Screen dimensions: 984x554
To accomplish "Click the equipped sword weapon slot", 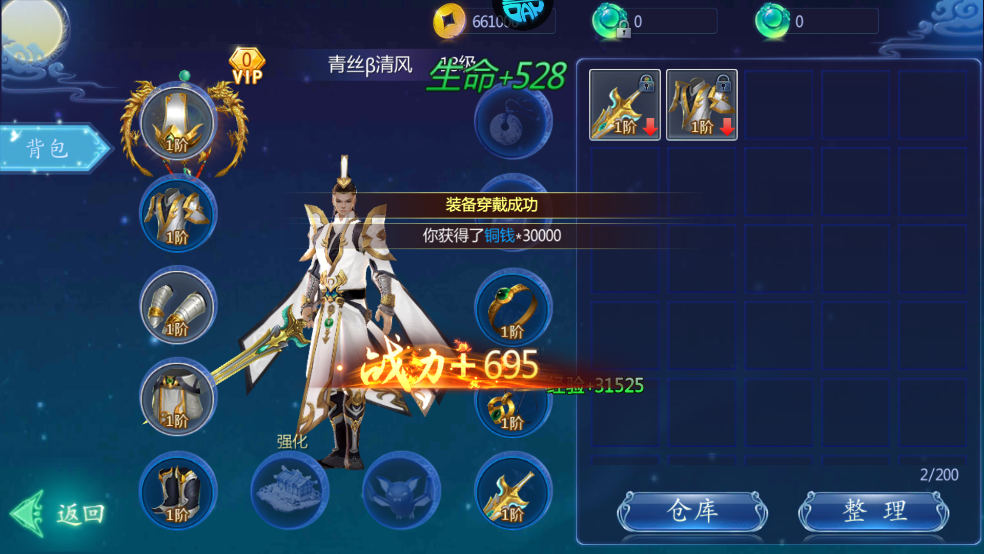I will tap(512, 490).
